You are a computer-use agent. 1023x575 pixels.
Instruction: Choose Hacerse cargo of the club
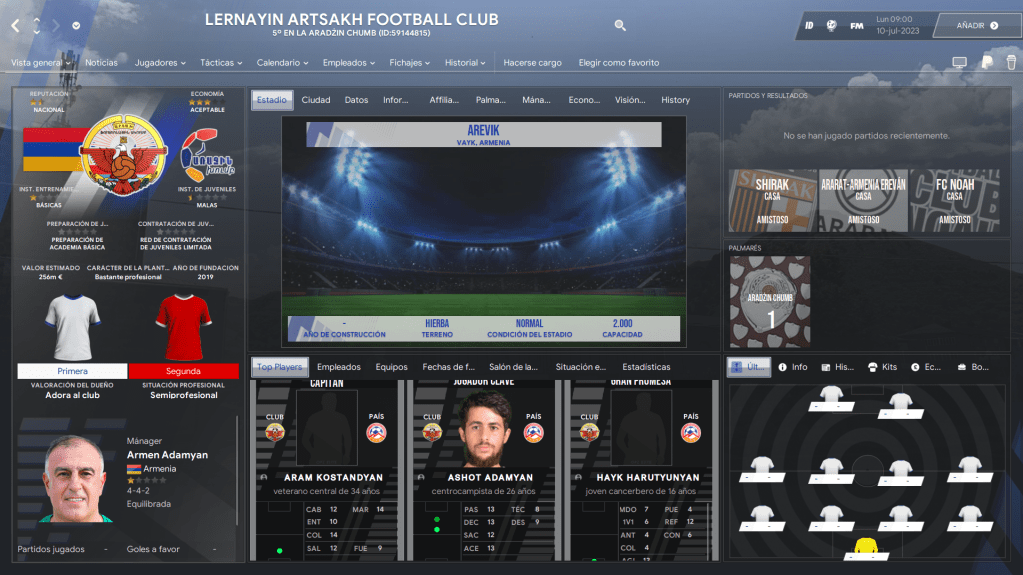coord(532,63)
